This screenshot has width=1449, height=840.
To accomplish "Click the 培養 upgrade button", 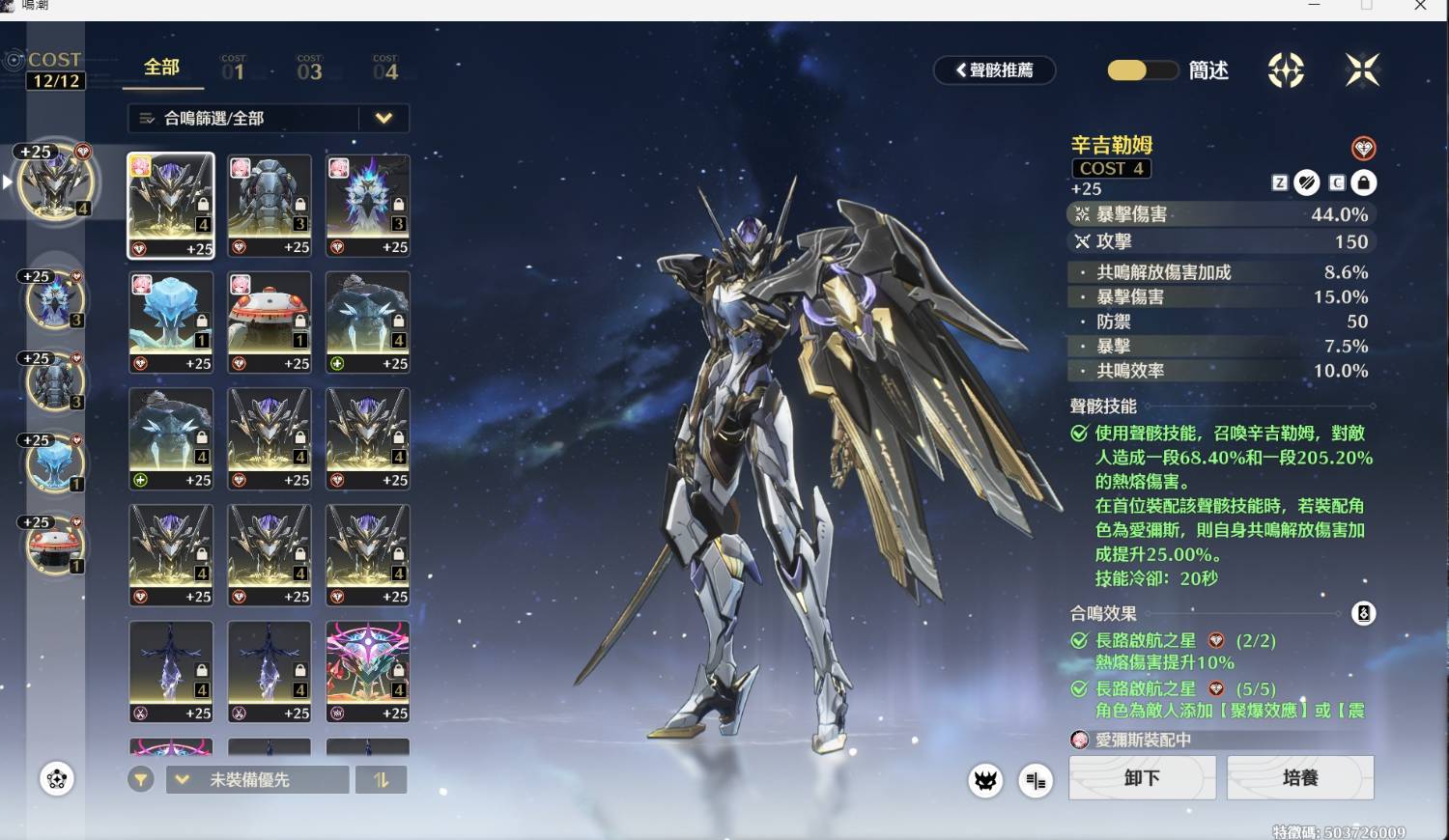I will click(1300, 777).
